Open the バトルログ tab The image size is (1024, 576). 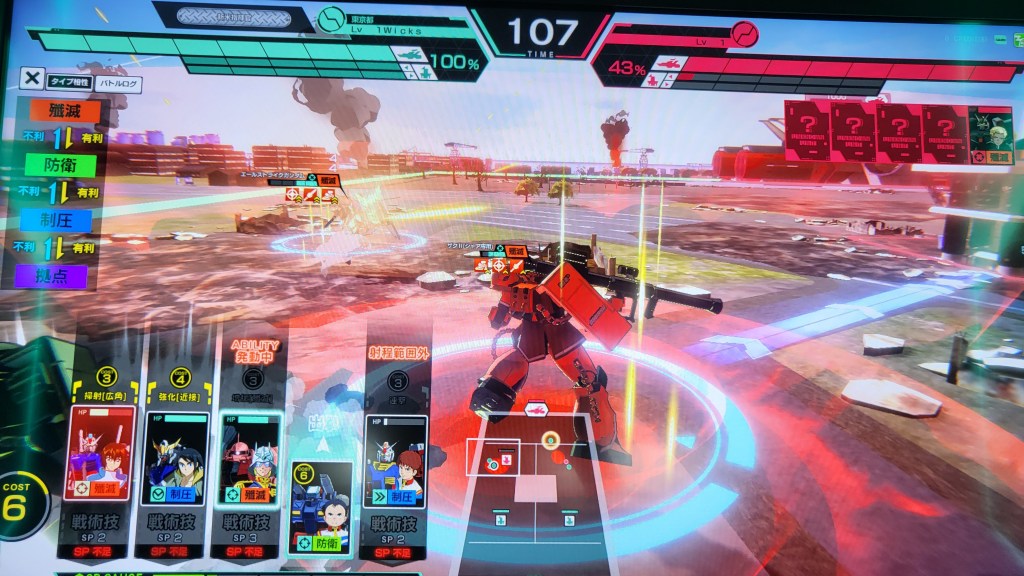click(119, 85)
